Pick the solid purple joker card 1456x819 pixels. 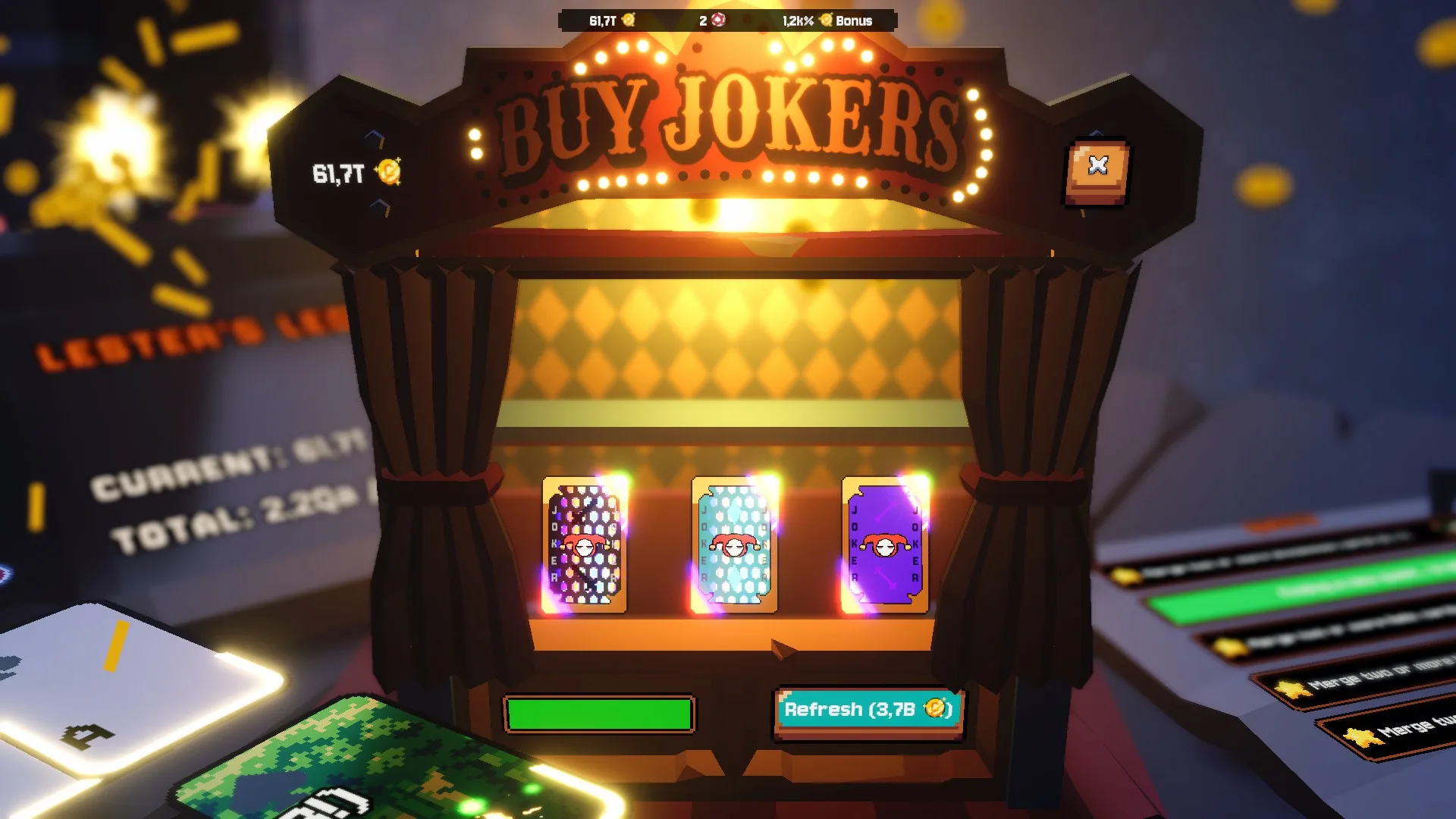click(x=884, y=544)
